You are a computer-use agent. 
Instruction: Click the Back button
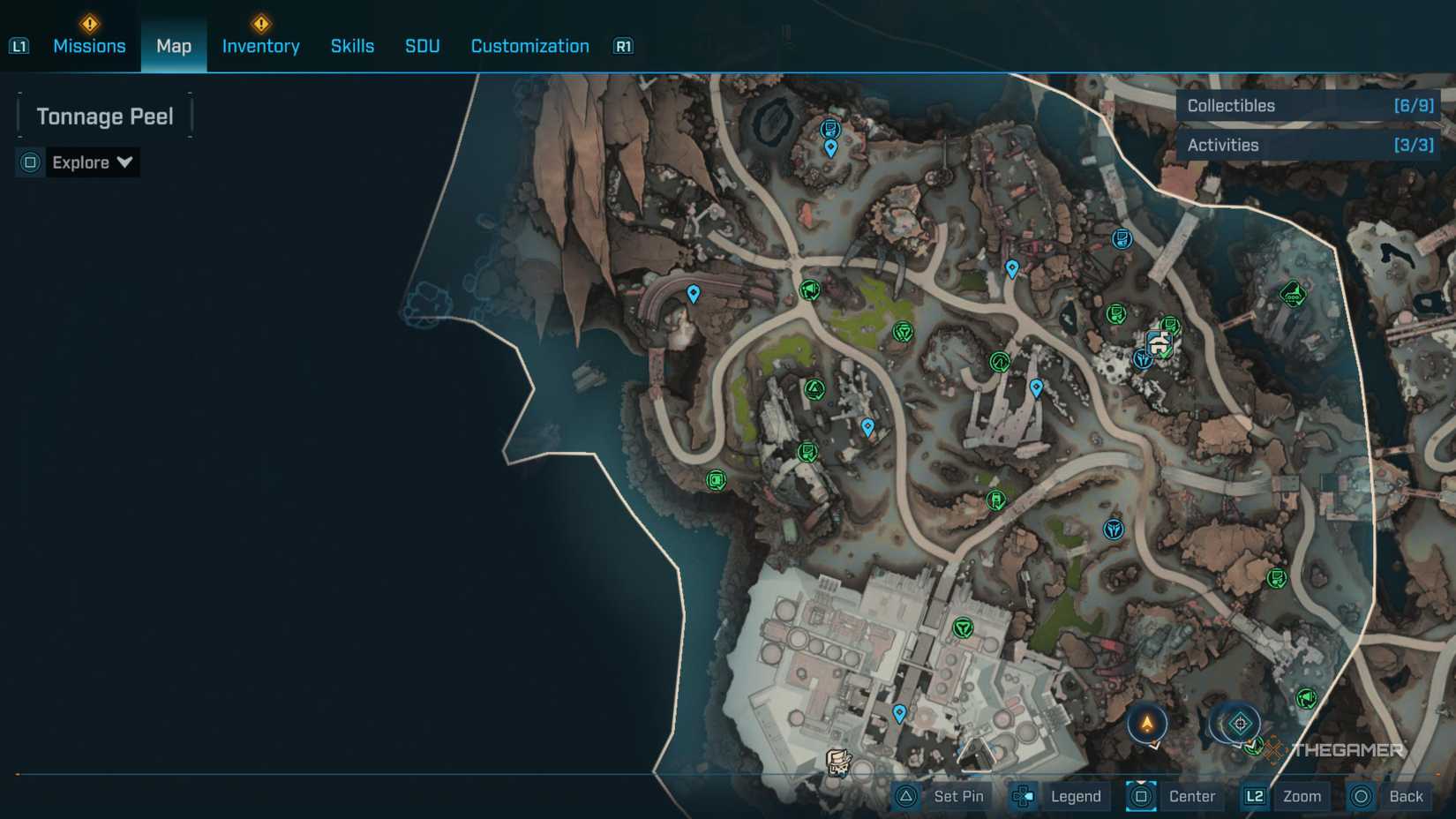point(1406,795)
